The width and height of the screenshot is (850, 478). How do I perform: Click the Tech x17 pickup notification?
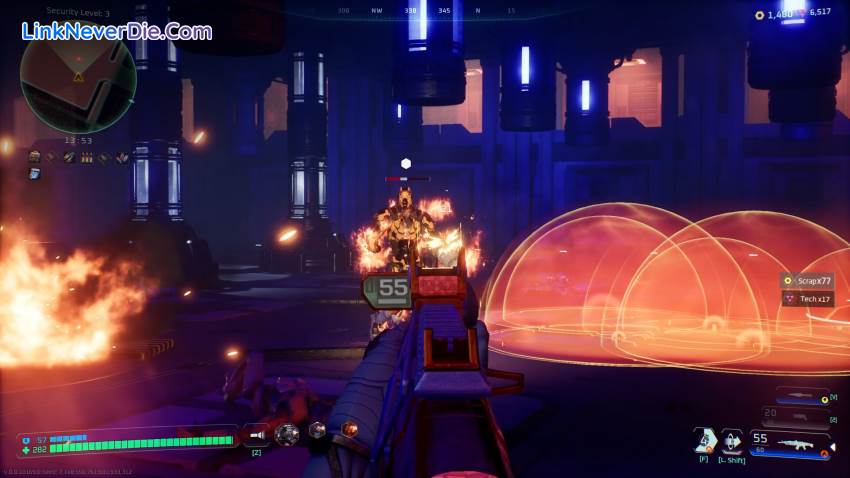(808, 299)
